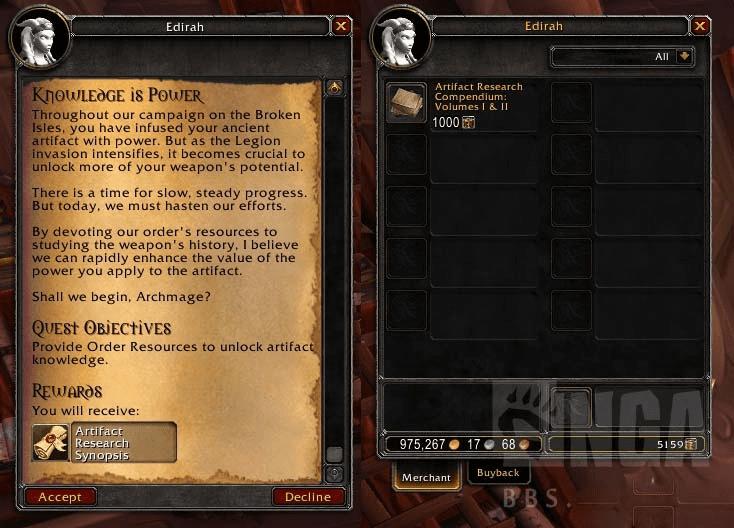
Task: Click the quest text scroll-down arrow
Action: click(335, 473)
